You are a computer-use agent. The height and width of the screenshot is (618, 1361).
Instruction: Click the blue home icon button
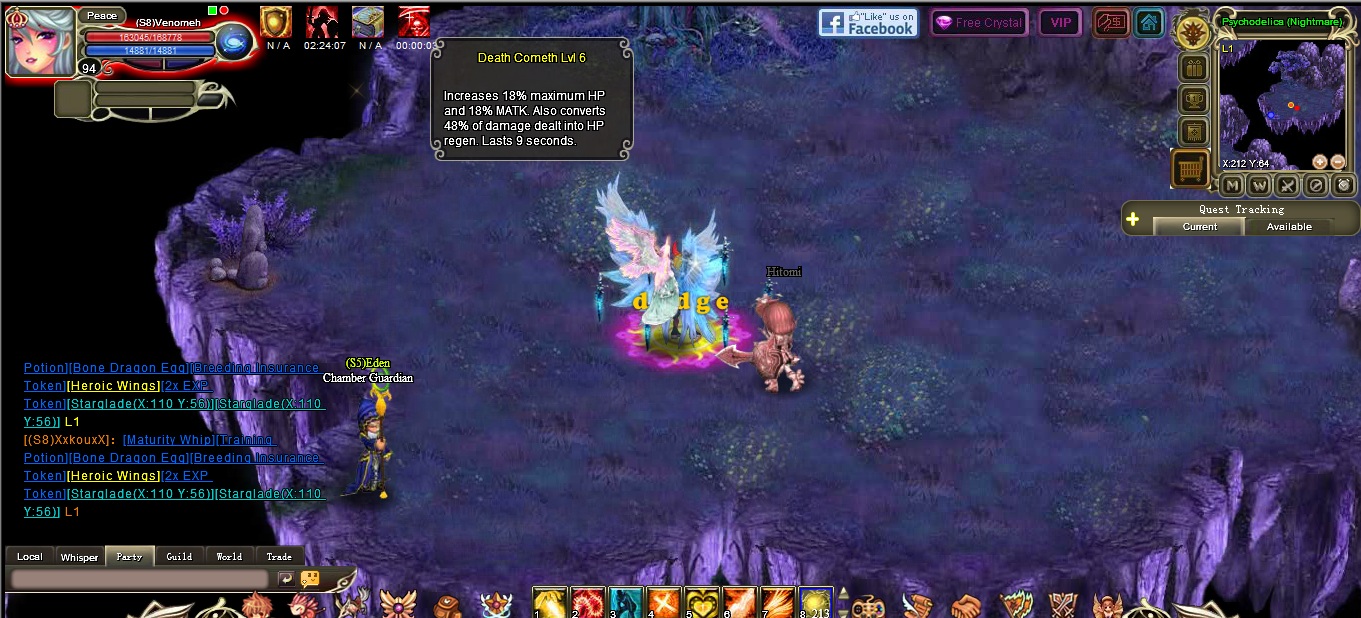[x=1149, y=23]
